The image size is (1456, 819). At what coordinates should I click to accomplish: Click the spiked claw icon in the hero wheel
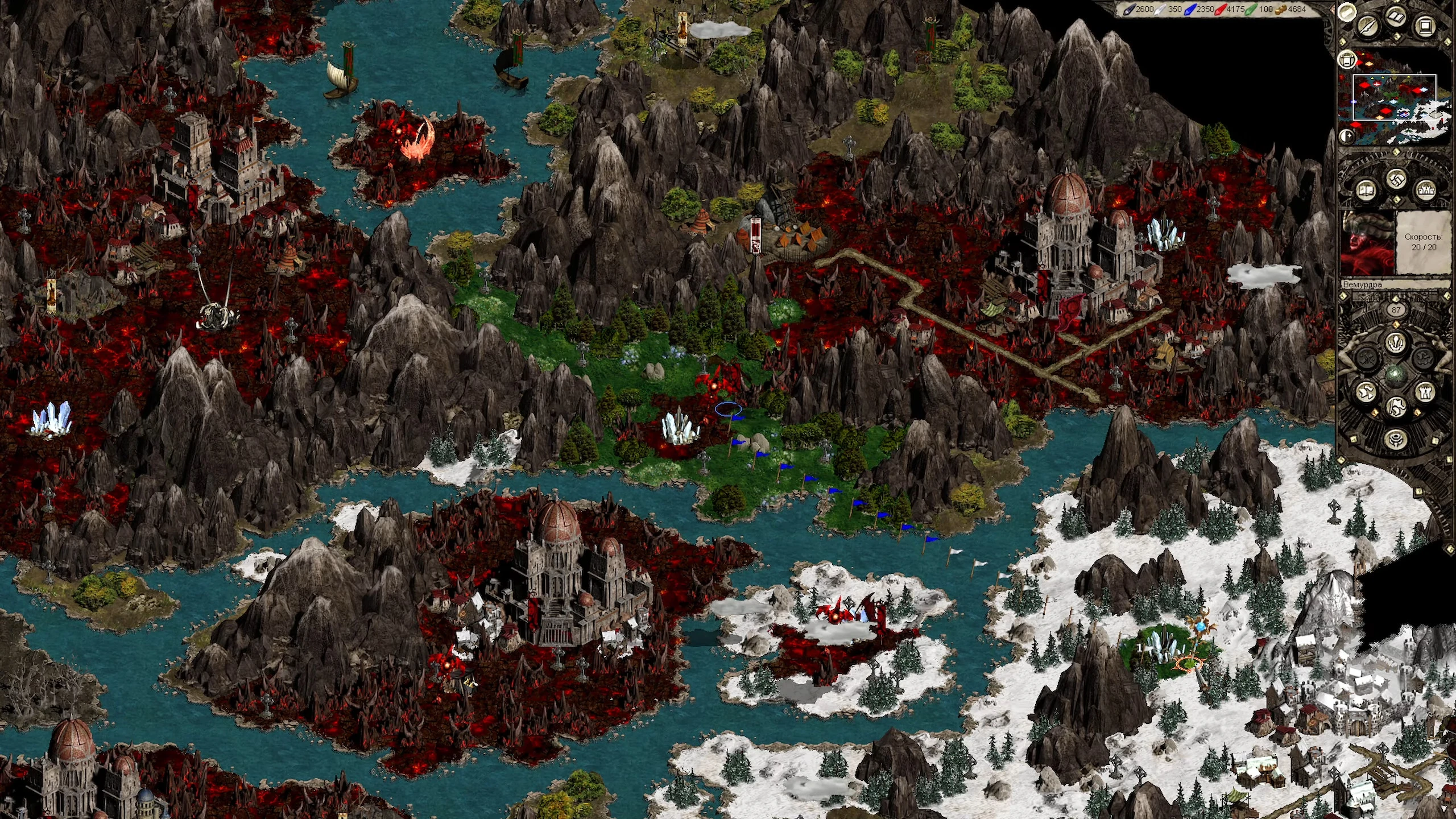click(x=1395, y=344)
